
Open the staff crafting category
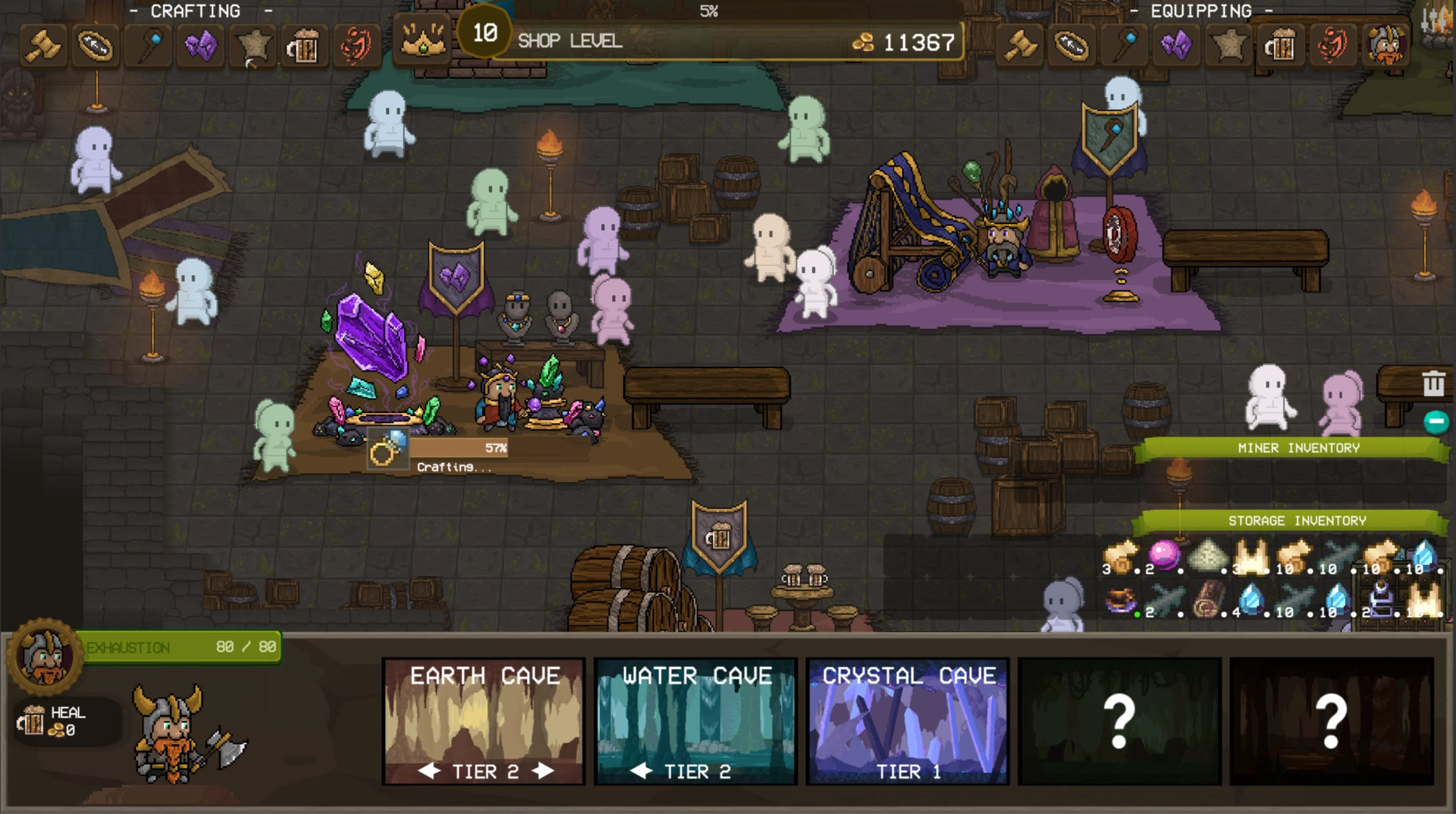pos(149,45)
